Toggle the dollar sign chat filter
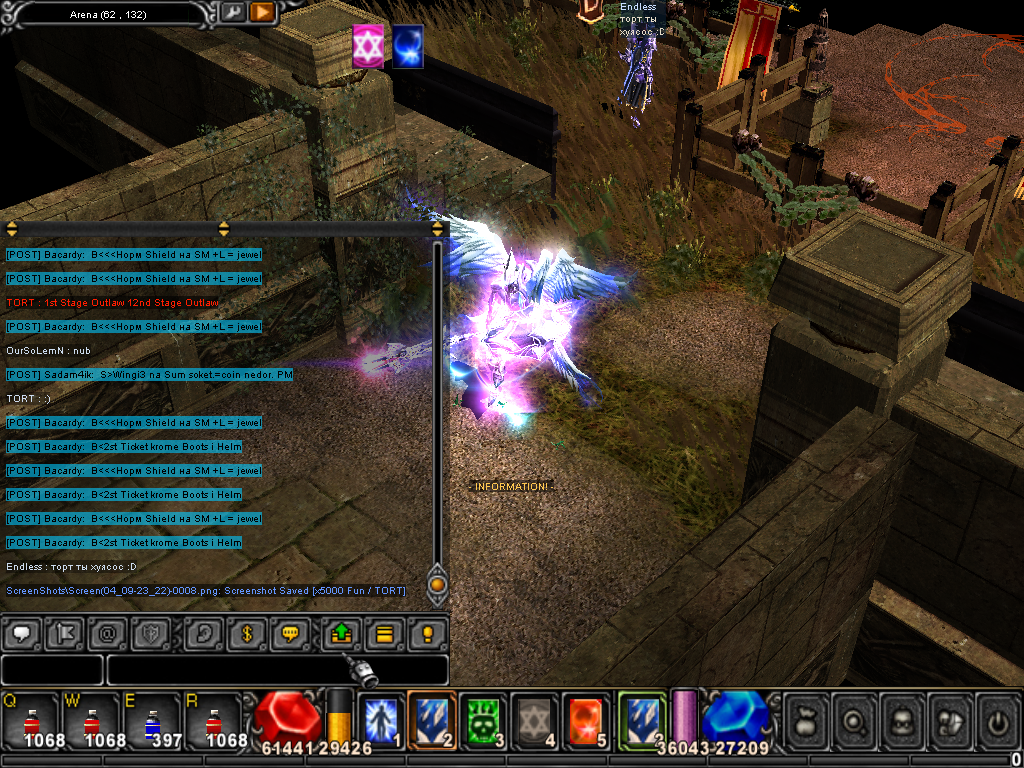This screenshot has height=768, width=1024. [x=247, y=633]
